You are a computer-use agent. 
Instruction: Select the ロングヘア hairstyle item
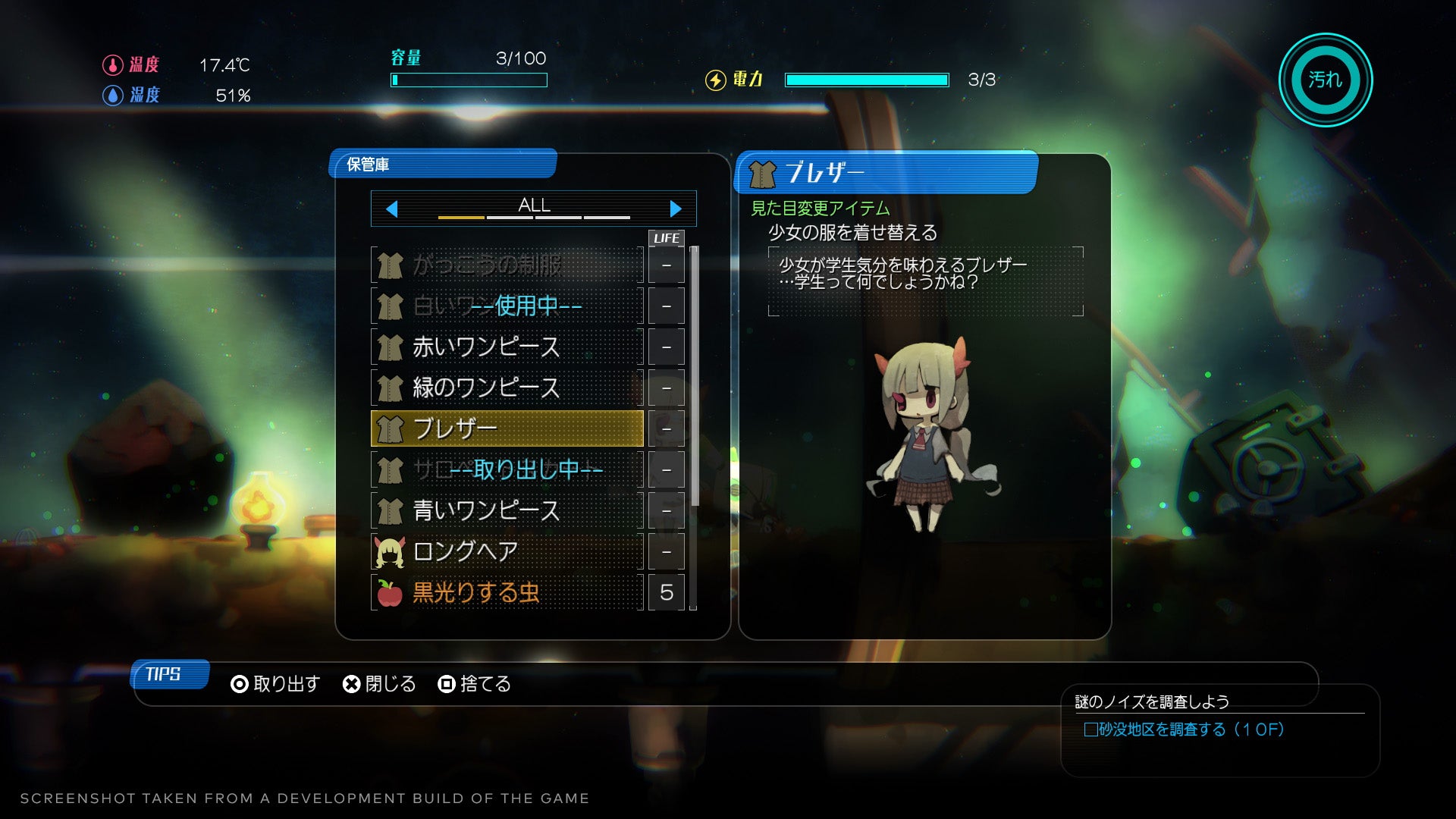point(507,552)
